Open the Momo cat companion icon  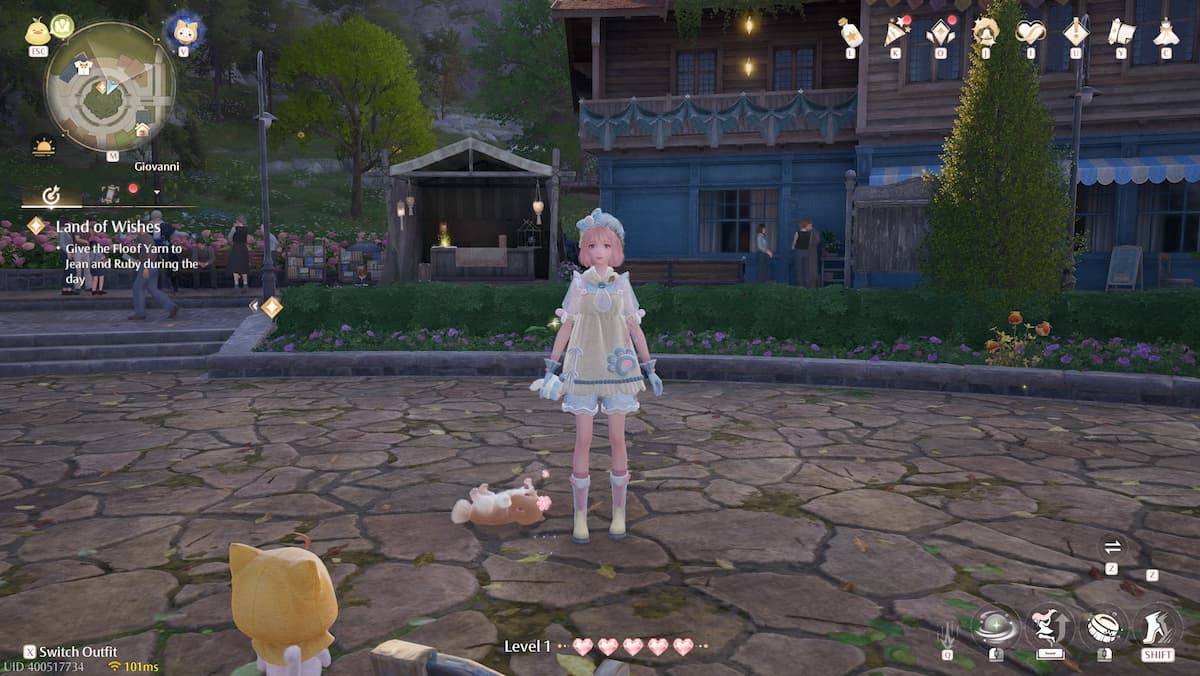184,31
